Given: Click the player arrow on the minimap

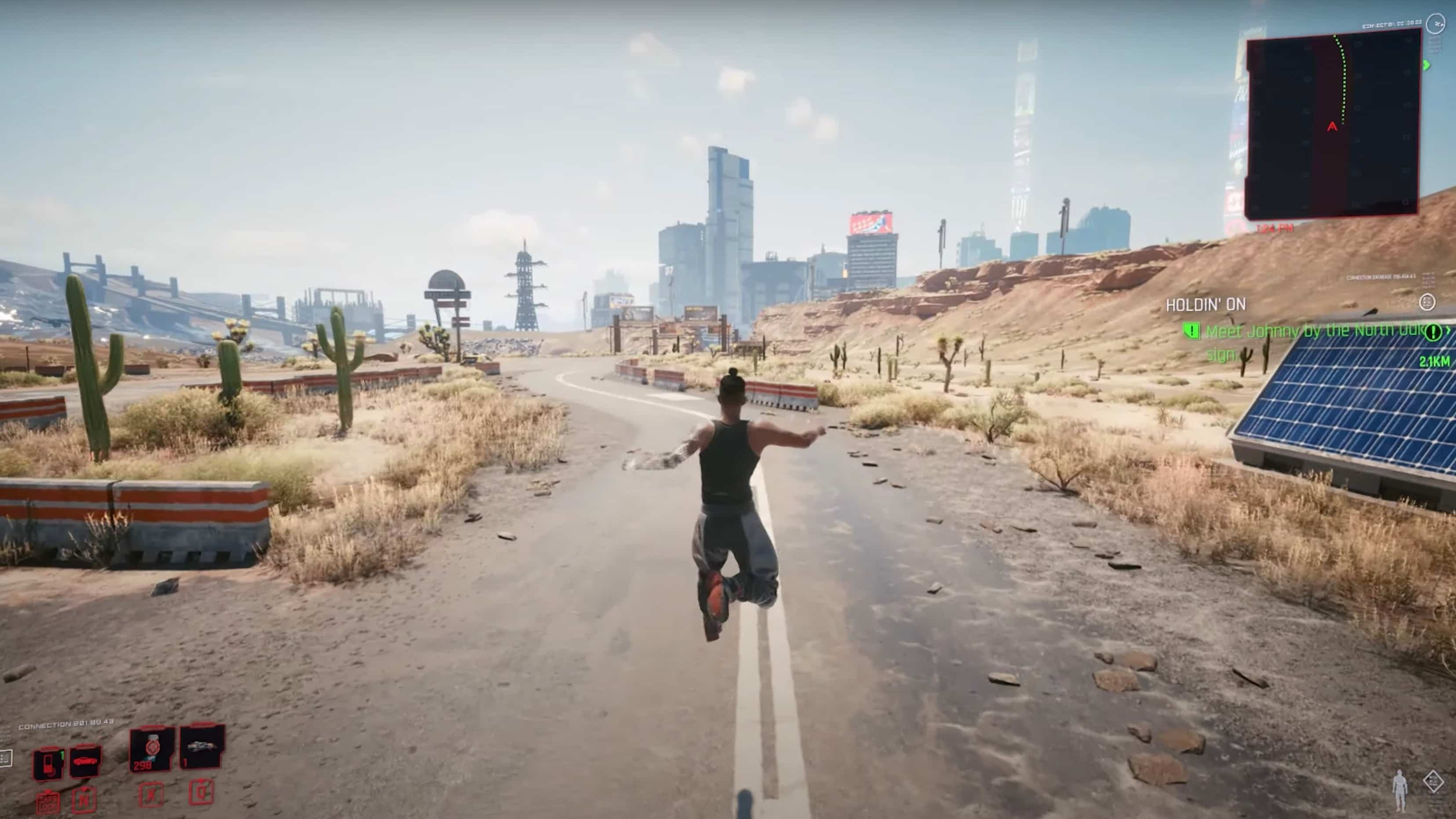Looking at the screenshot, I should (1332, 127).
